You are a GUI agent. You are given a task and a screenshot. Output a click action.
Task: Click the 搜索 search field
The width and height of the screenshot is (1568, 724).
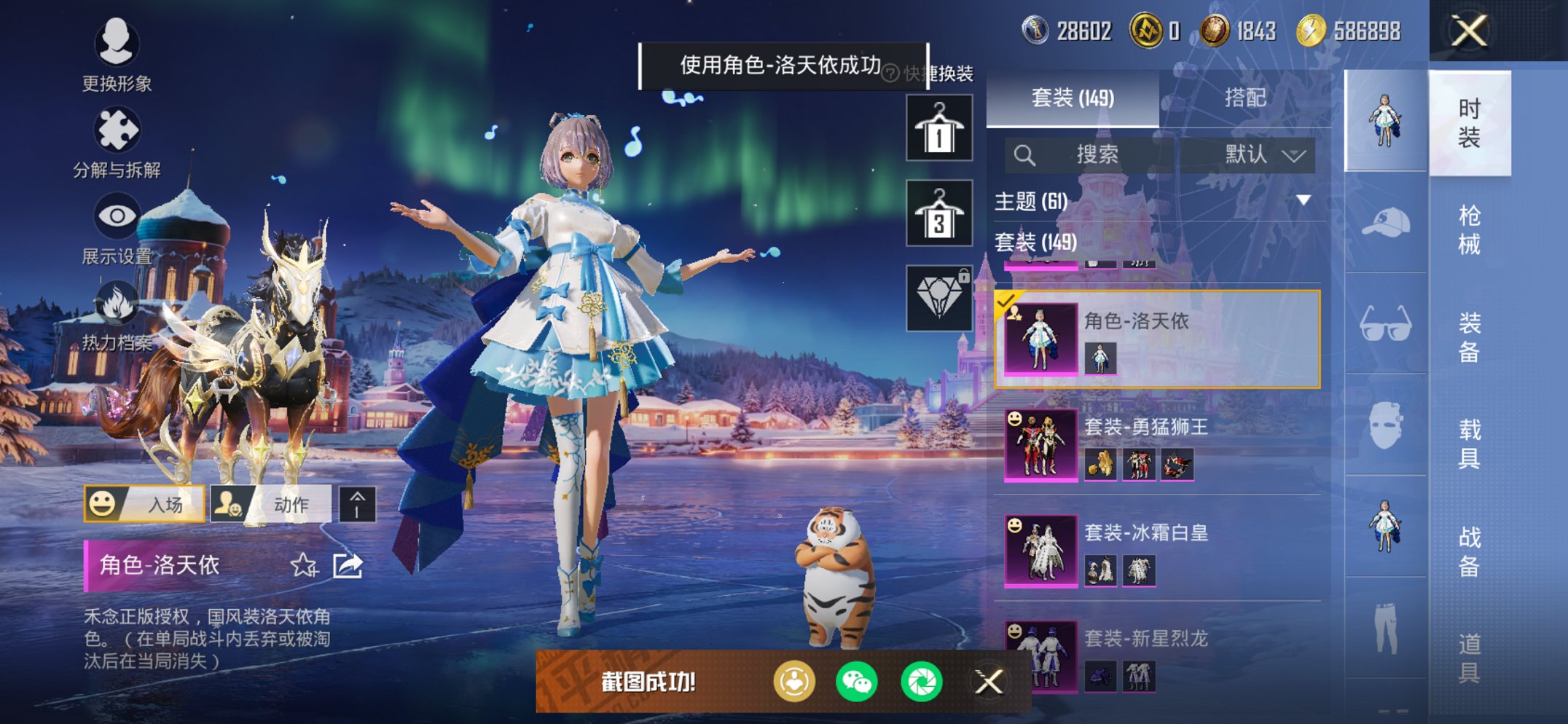click(1097, 154)
